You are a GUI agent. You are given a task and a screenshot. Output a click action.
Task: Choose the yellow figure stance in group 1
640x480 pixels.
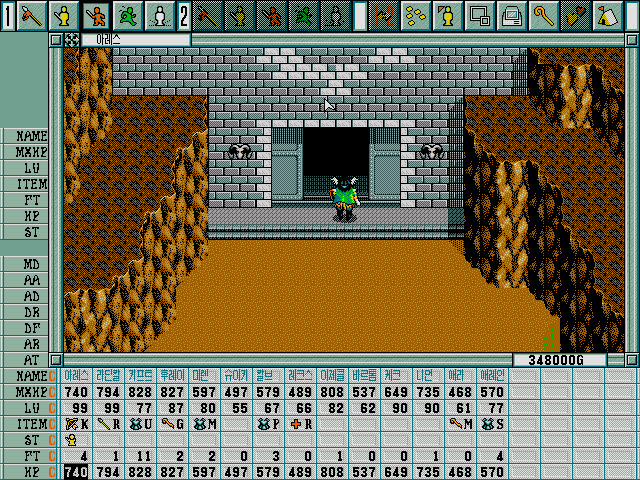coord(65,15)
